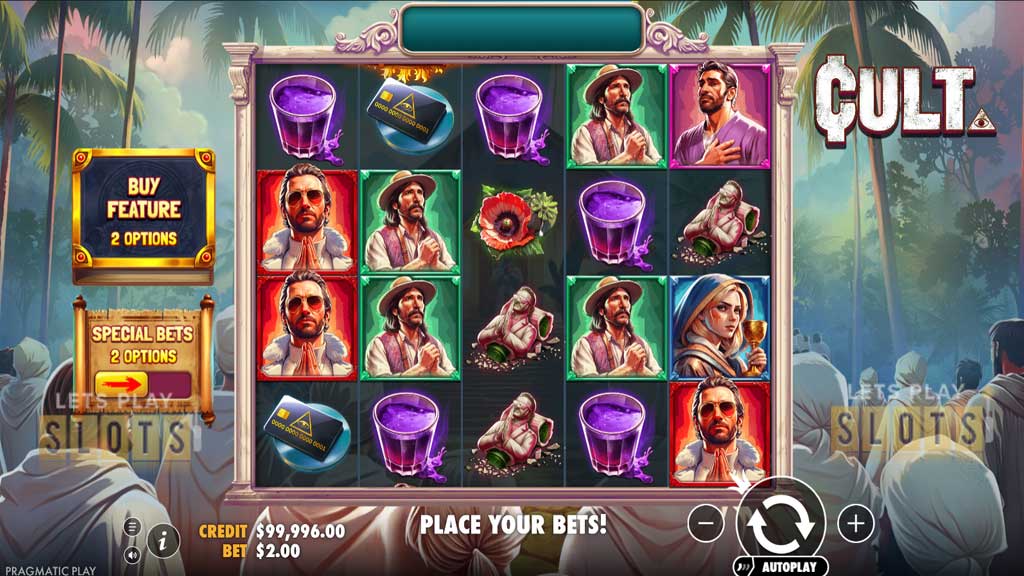Toggle the Special Bets arrow switch
Viewport: 1024px width, 576px height.
[x=142, y=384]
